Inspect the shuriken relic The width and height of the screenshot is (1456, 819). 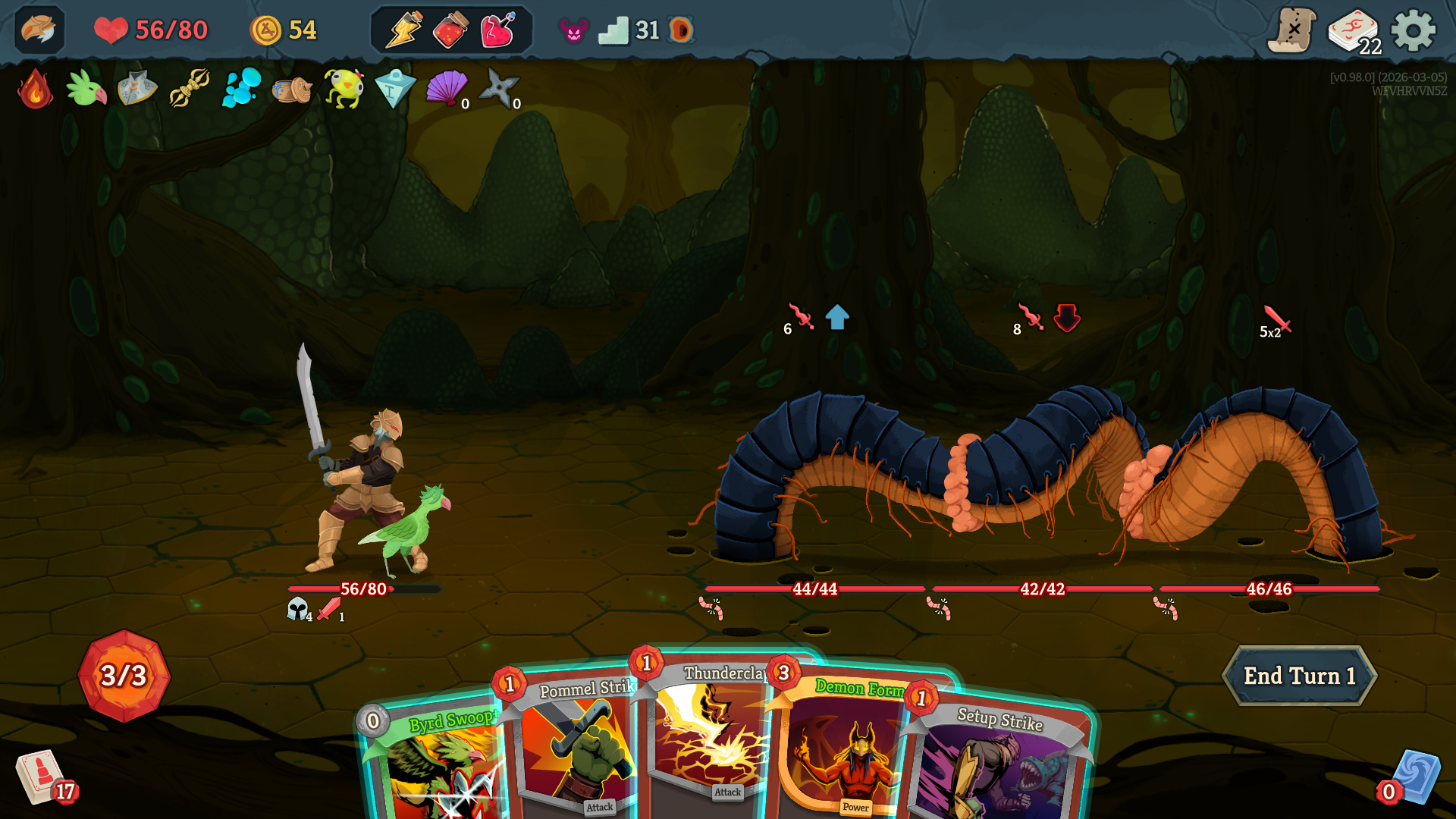click(x=498, y=88)
